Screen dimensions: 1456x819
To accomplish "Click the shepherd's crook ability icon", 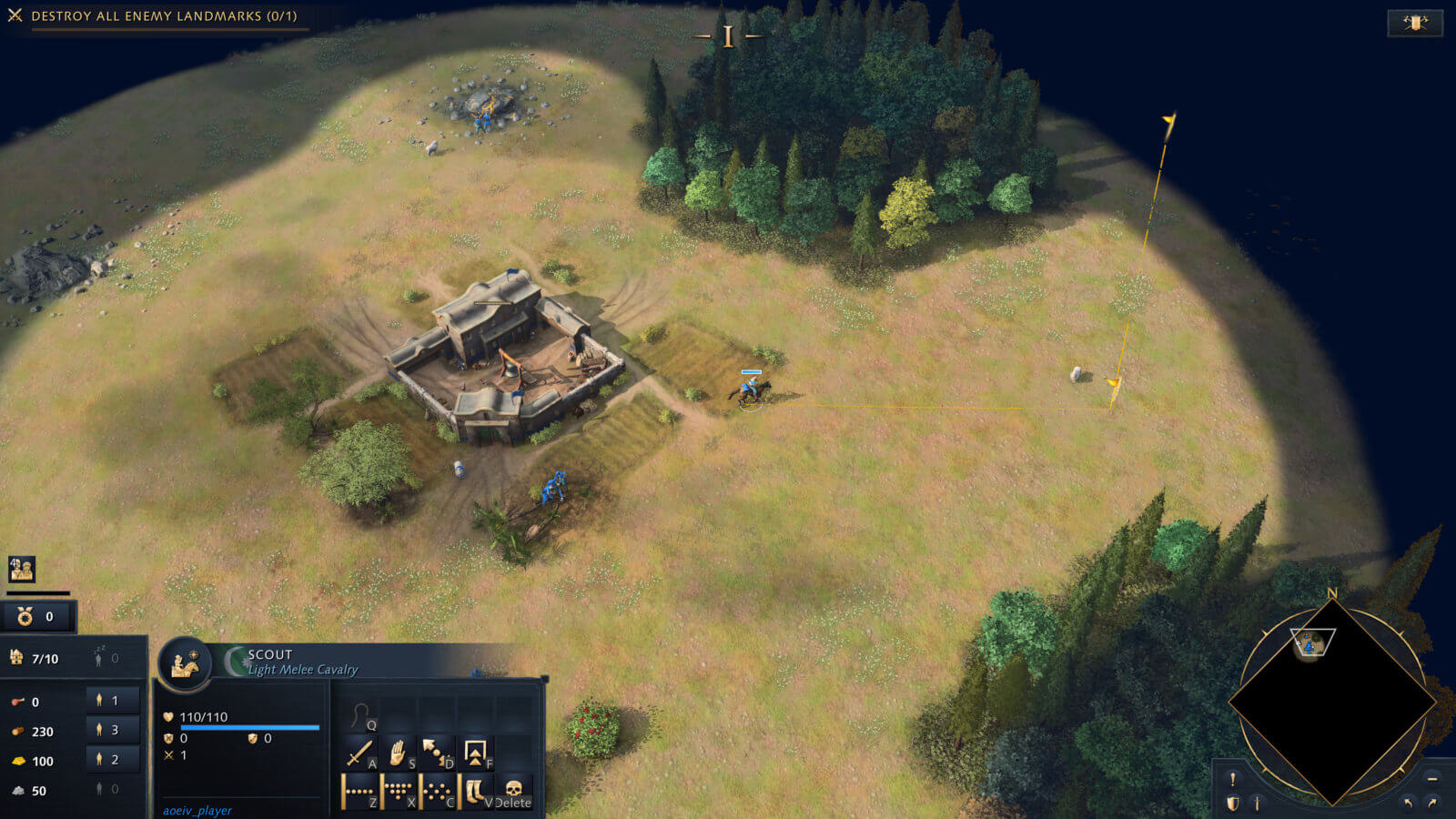I will pyautogui.click(x=359, y=716).
